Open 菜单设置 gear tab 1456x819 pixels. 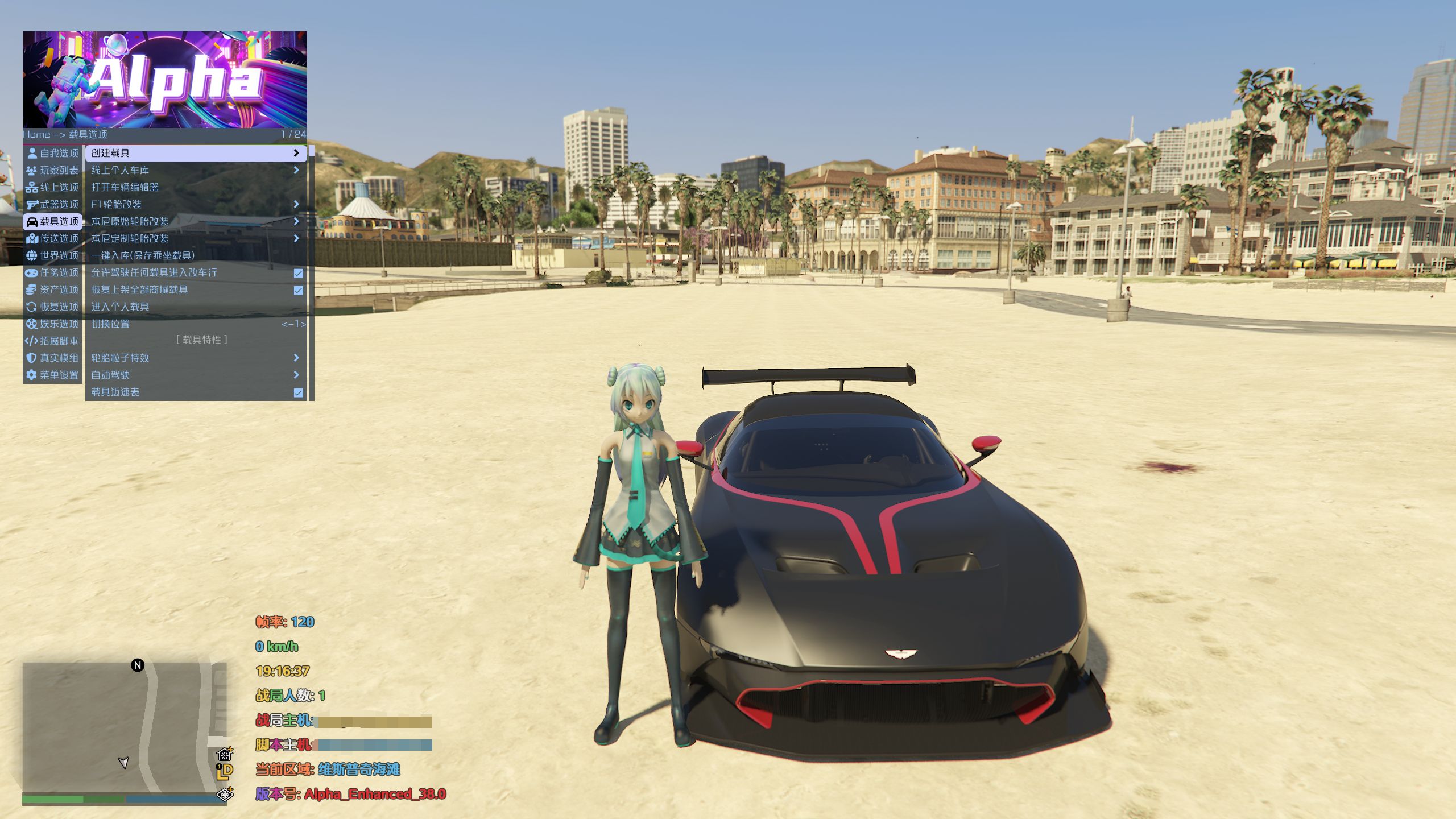(x=53, y=375)
